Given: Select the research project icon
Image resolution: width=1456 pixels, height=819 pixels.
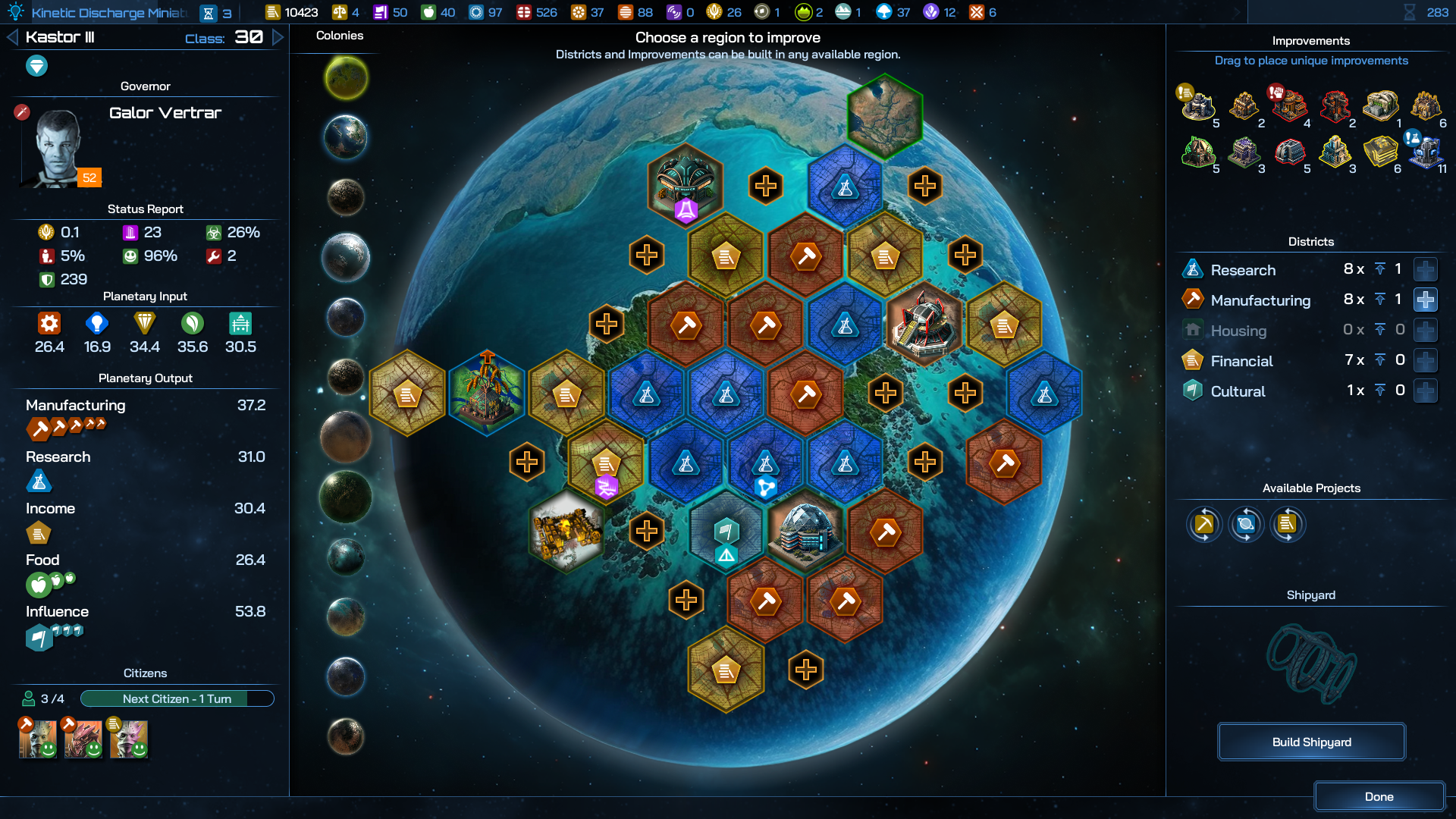Looking at the screenshot, I should pos(1245,524).
